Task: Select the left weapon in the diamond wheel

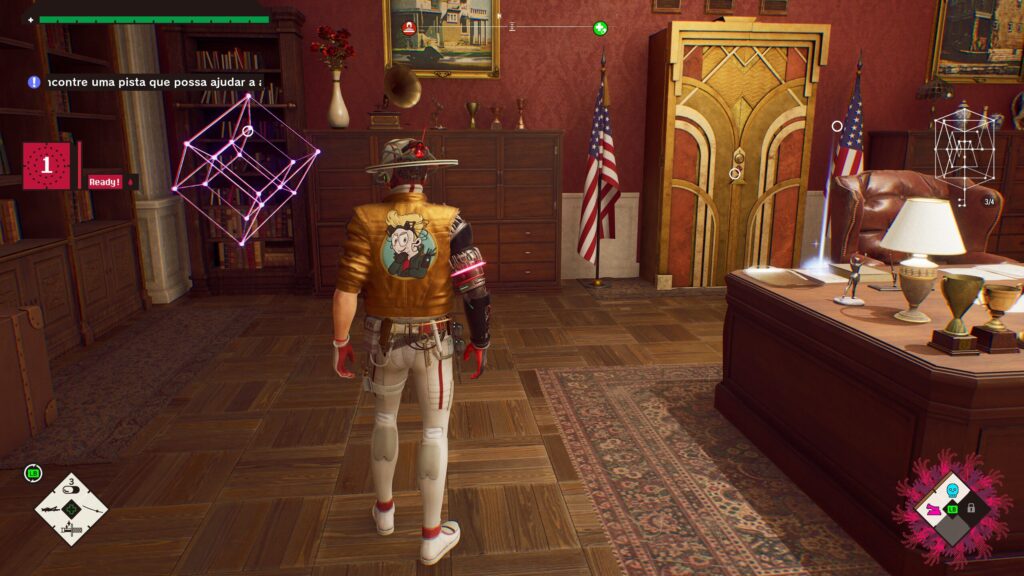Action: tap(52, 510)
